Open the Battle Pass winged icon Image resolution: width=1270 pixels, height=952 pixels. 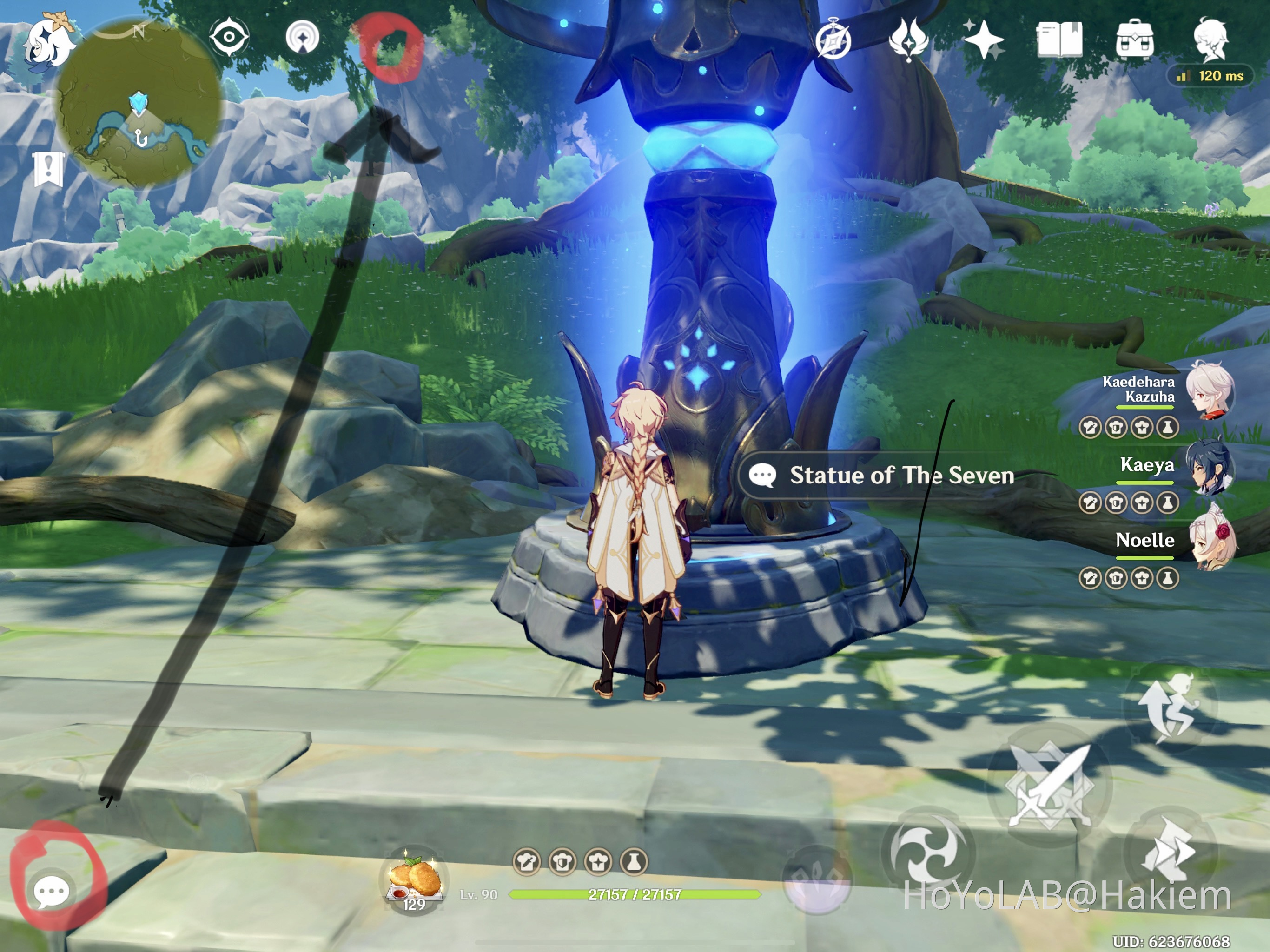(908, 40)
